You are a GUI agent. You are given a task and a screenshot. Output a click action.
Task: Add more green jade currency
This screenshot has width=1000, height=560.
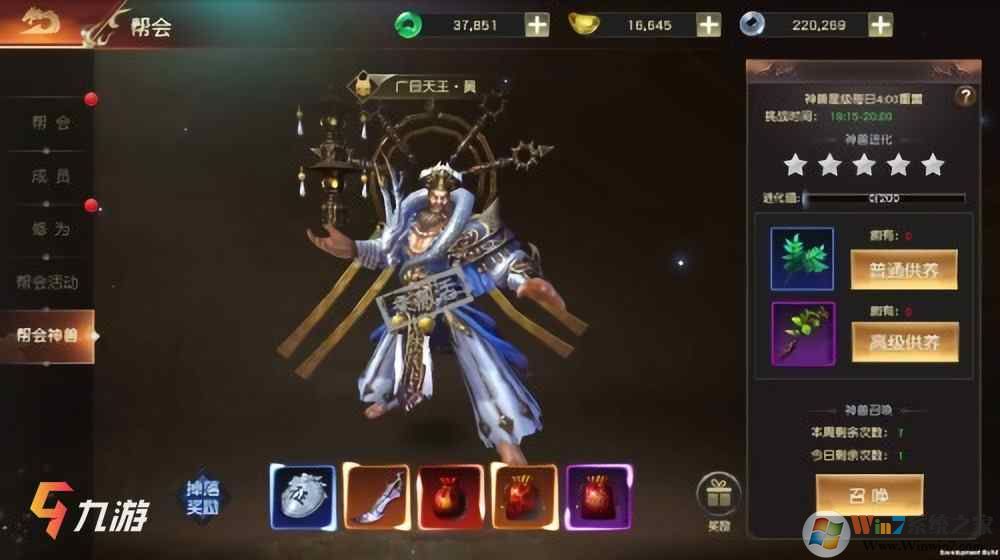537,25
